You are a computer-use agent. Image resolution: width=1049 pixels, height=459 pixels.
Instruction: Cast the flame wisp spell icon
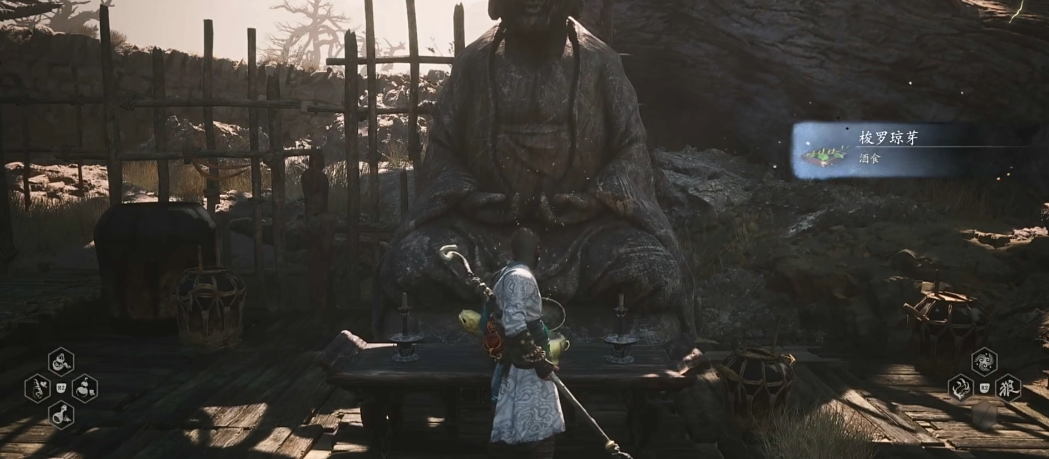tap(961, 387)
